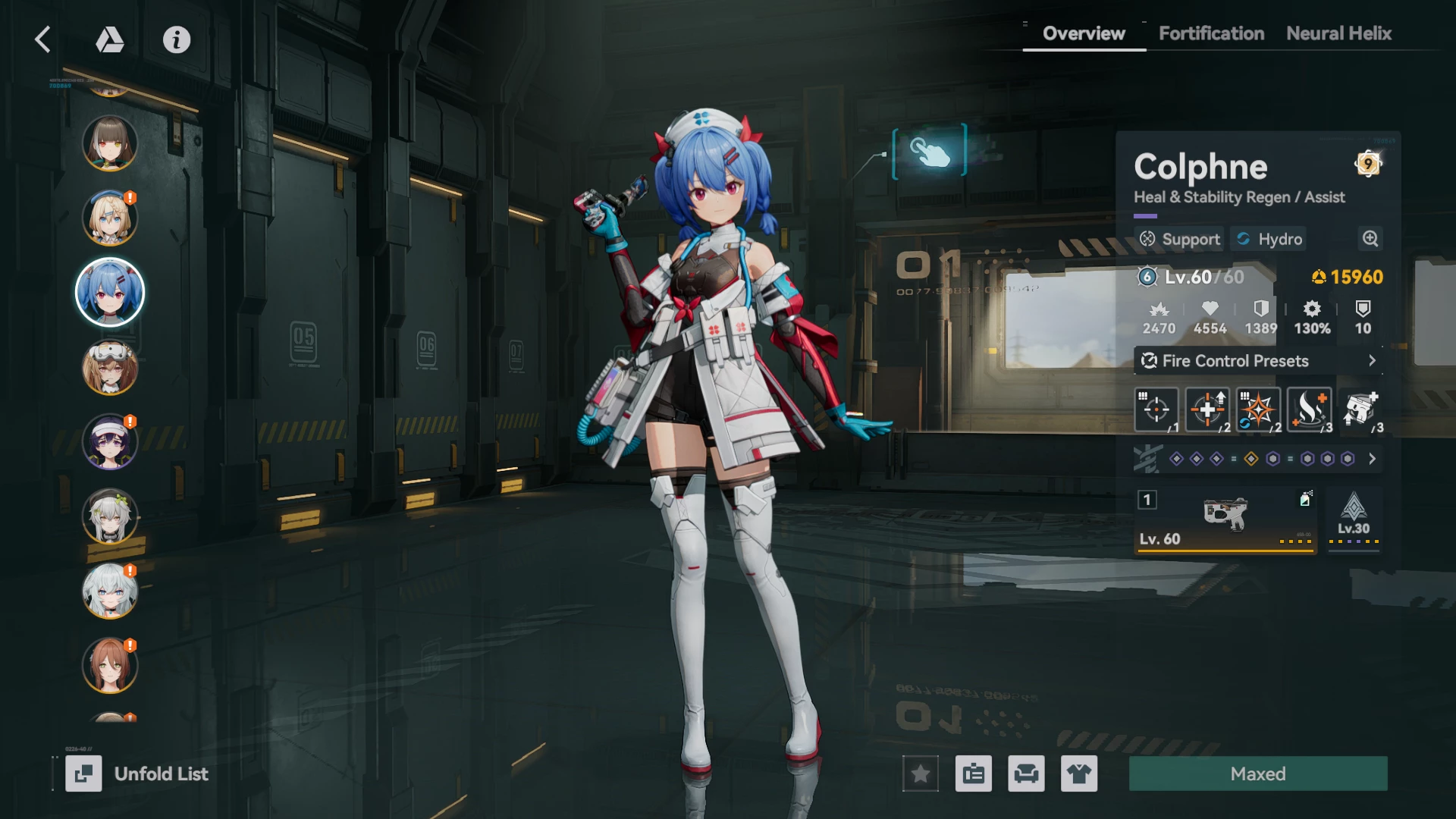Select the Overview tab
Screen dimensions: 1456x819
tap(1084, 33)
